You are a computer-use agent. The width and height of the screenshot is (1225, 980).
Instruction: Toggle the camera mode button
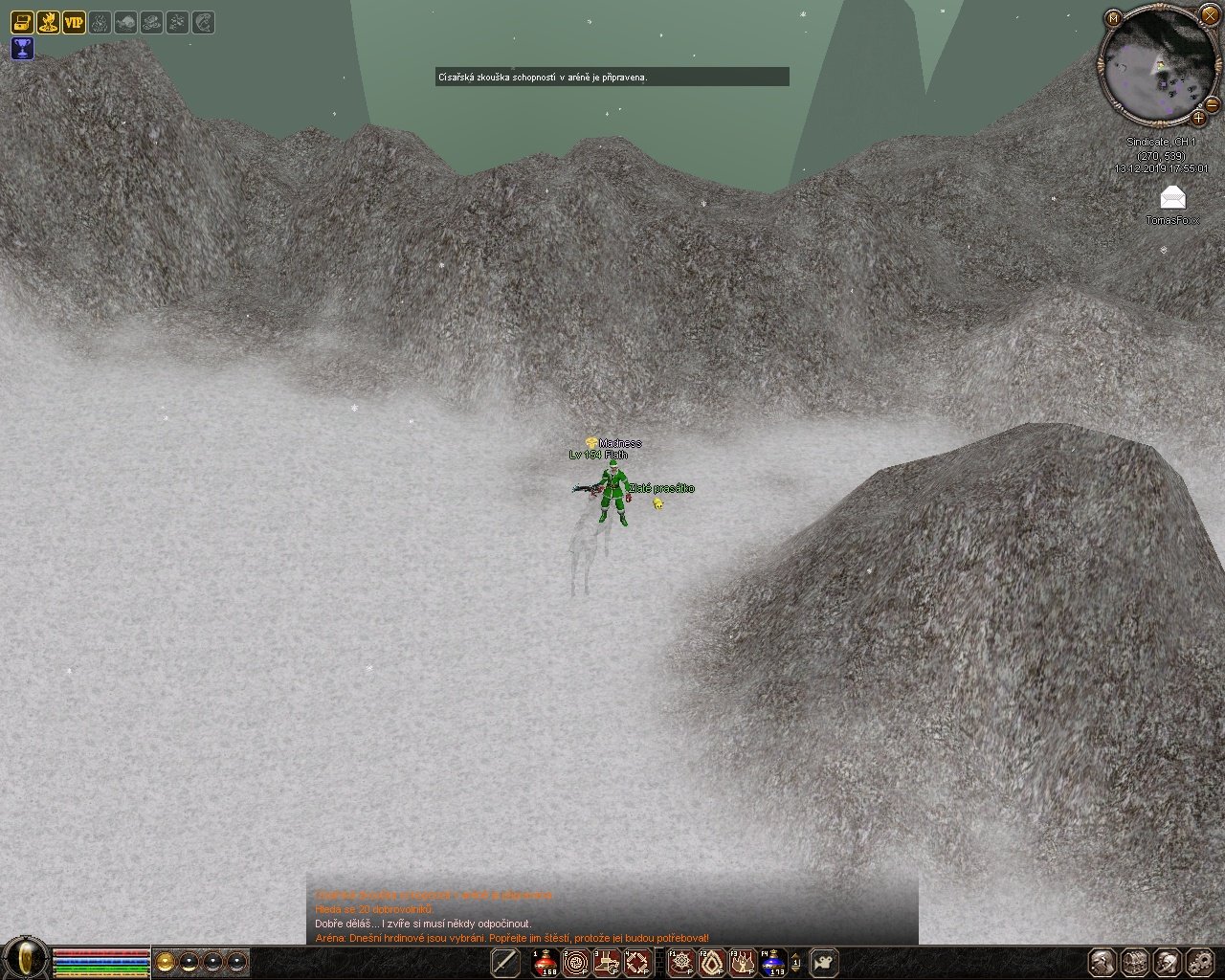(x=824, y=963)
